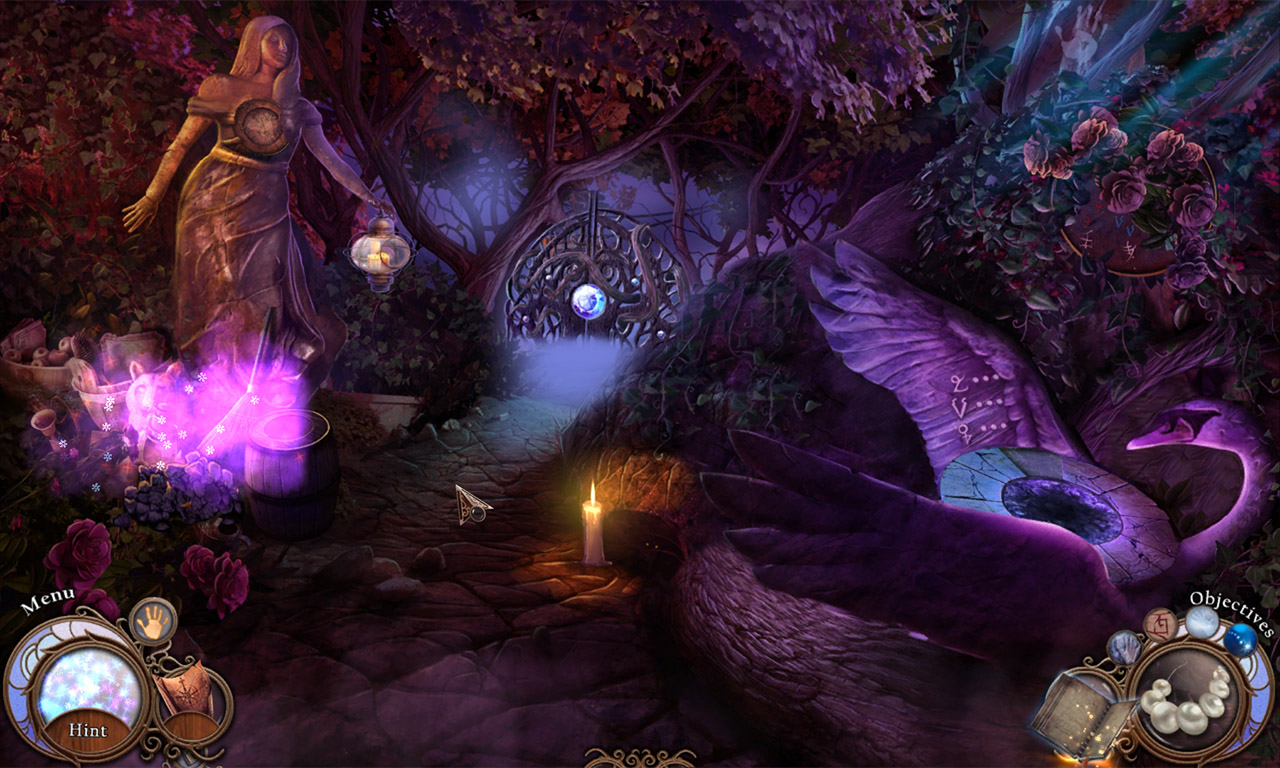Screen dimensions: 1280x768
Task: Pick the white handprint token from inventory
Action: (1200, 621)
